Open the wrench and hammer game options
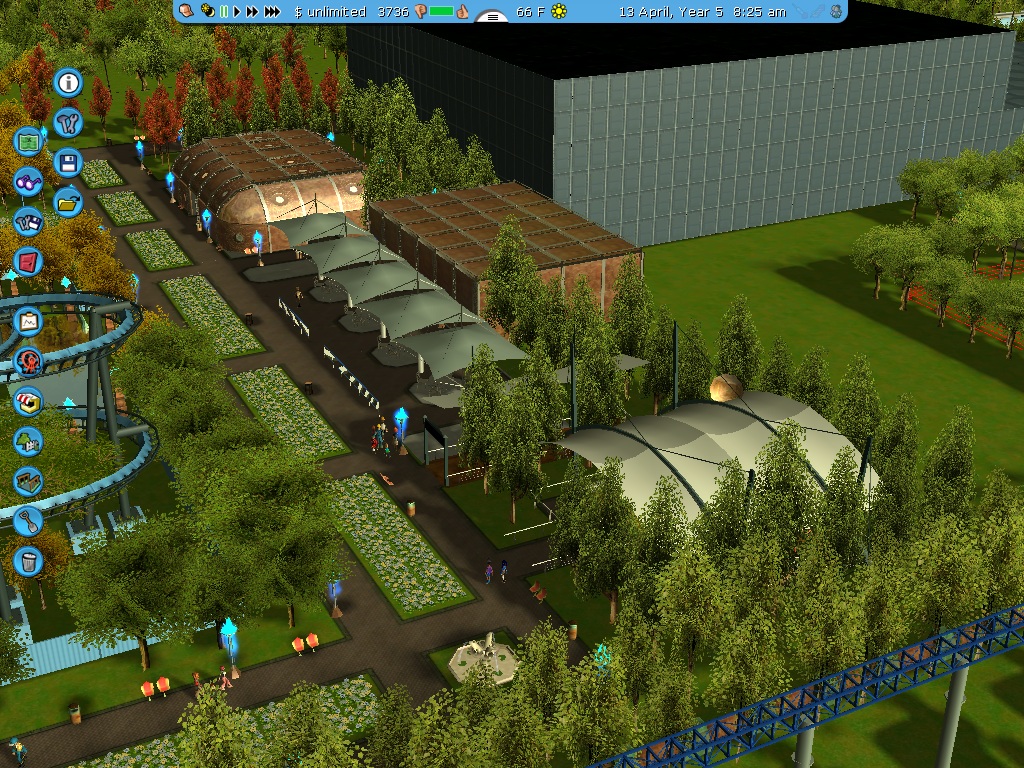This screenshot has height=768, width=1024. point(68,122)
